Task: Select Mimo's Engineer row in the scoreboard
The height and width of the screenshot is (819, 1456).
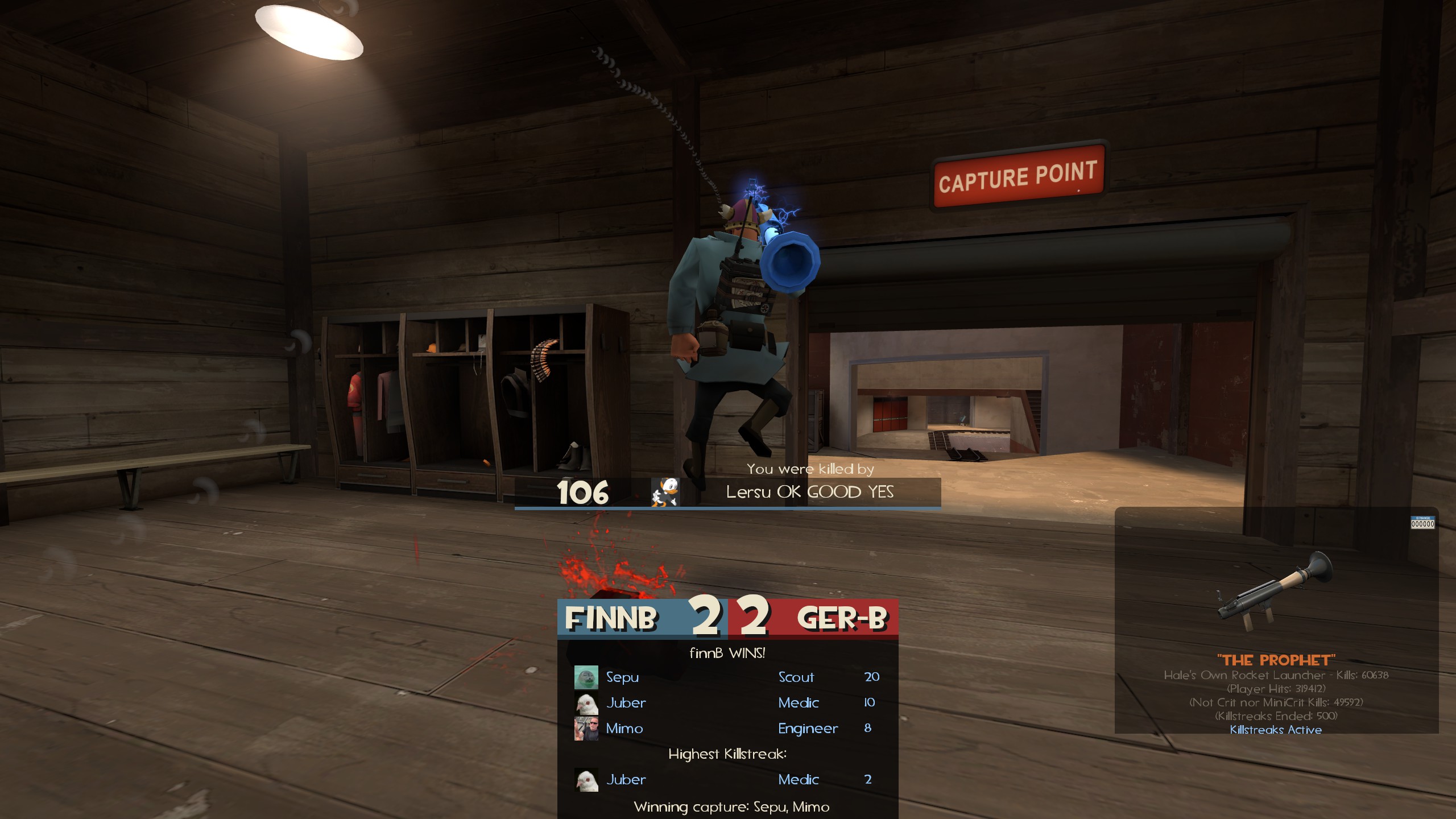Action: click(727, 729)
